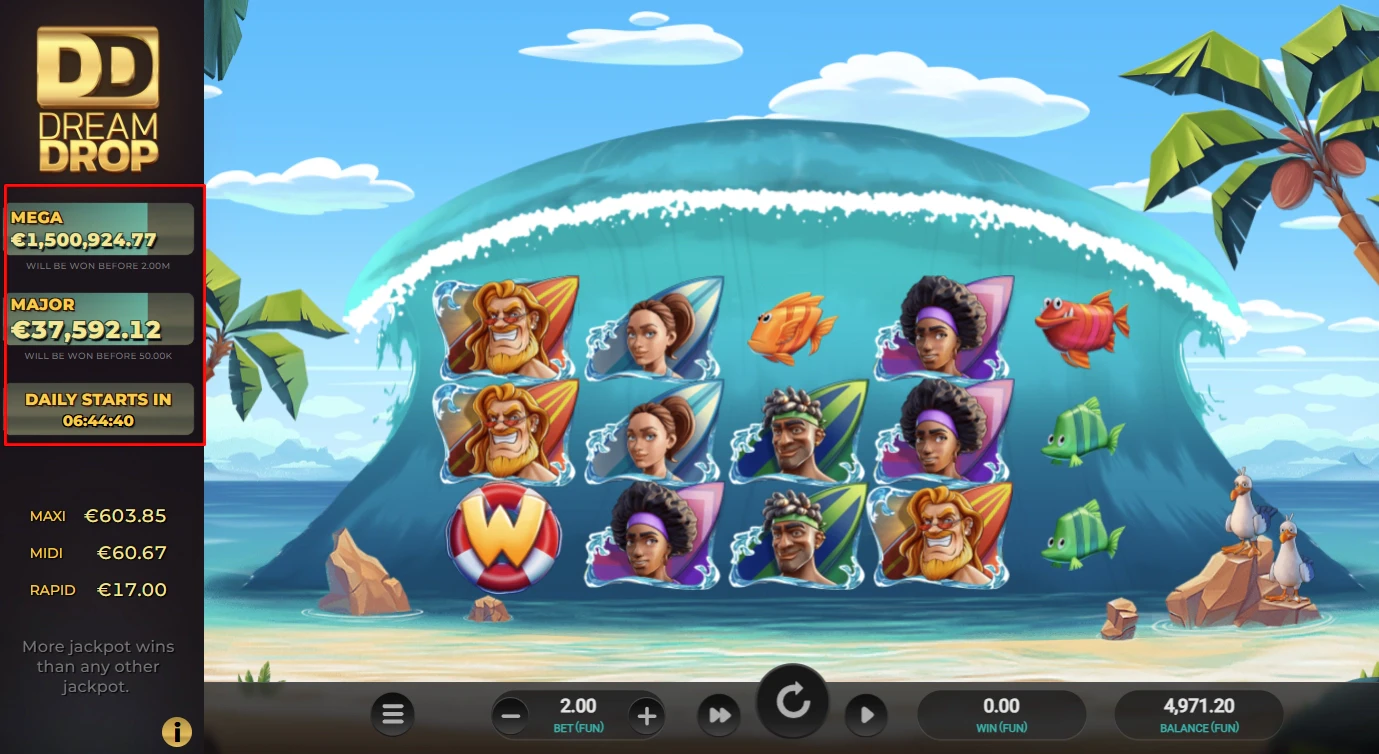
Task: Open the MEGA jackpot panel
Action: 100,228
